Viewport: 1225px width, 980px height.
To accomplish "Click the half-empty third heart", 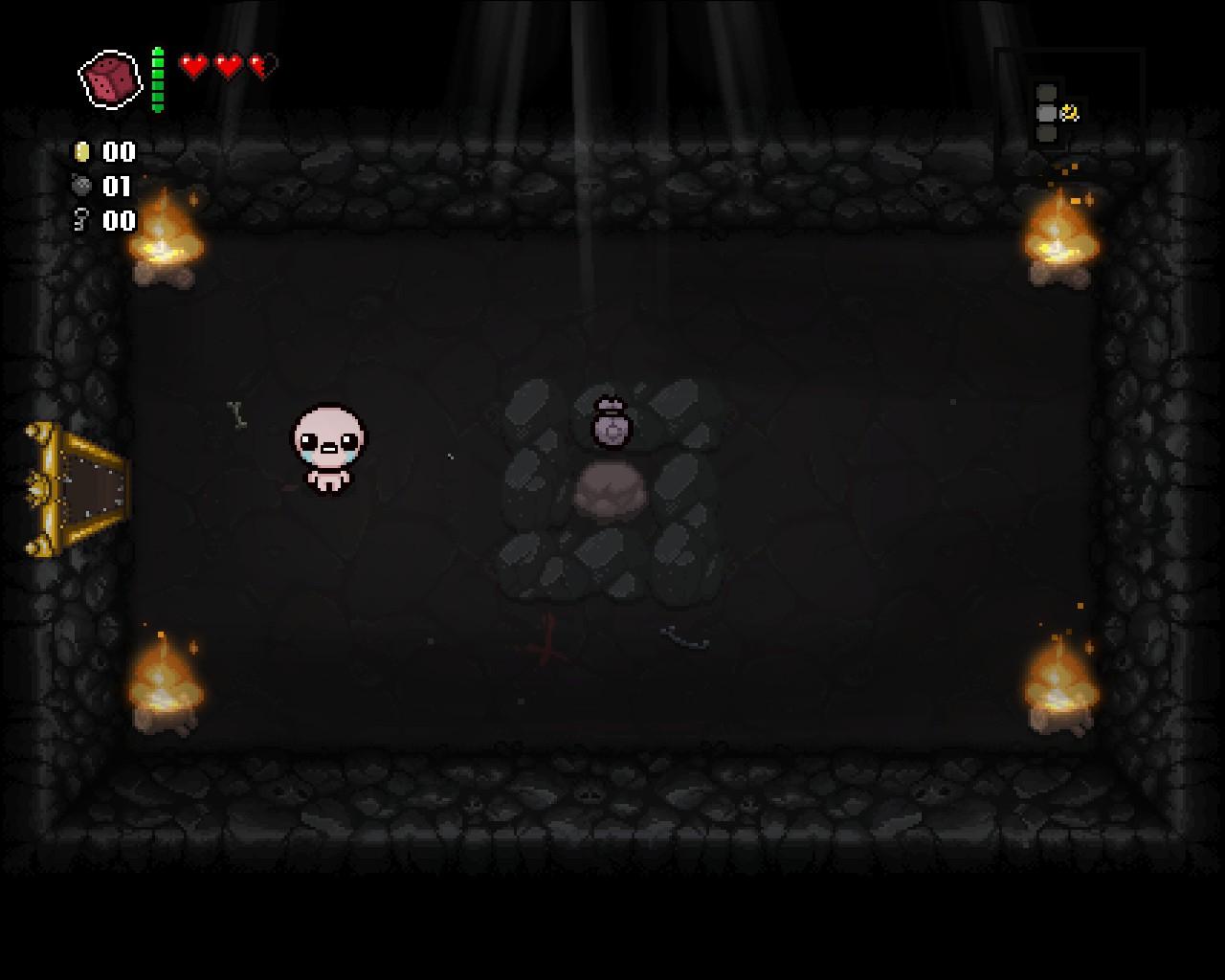I will 258,66.
